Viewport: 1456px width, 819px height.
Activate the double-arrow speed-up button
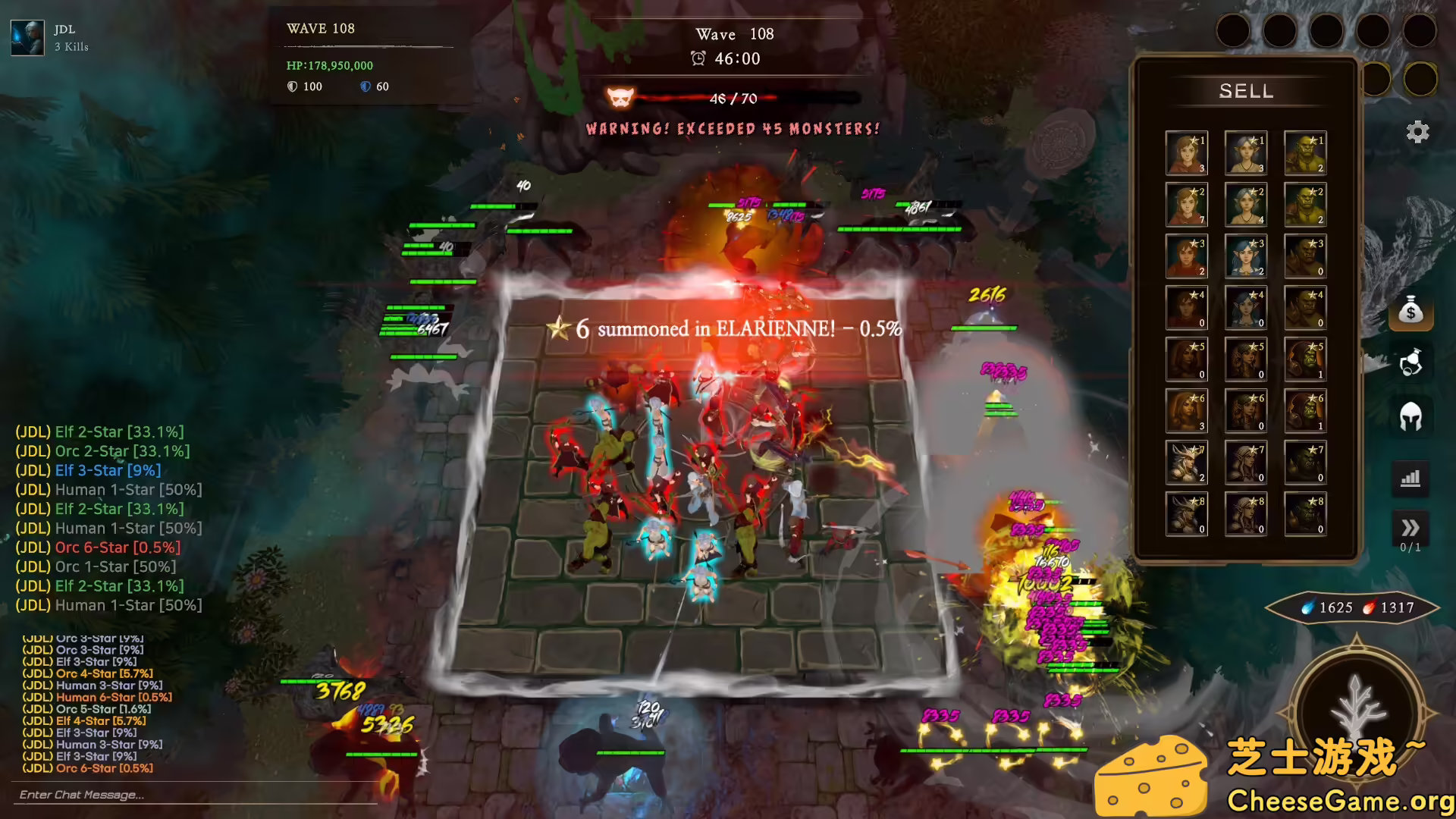[1410, 528]
